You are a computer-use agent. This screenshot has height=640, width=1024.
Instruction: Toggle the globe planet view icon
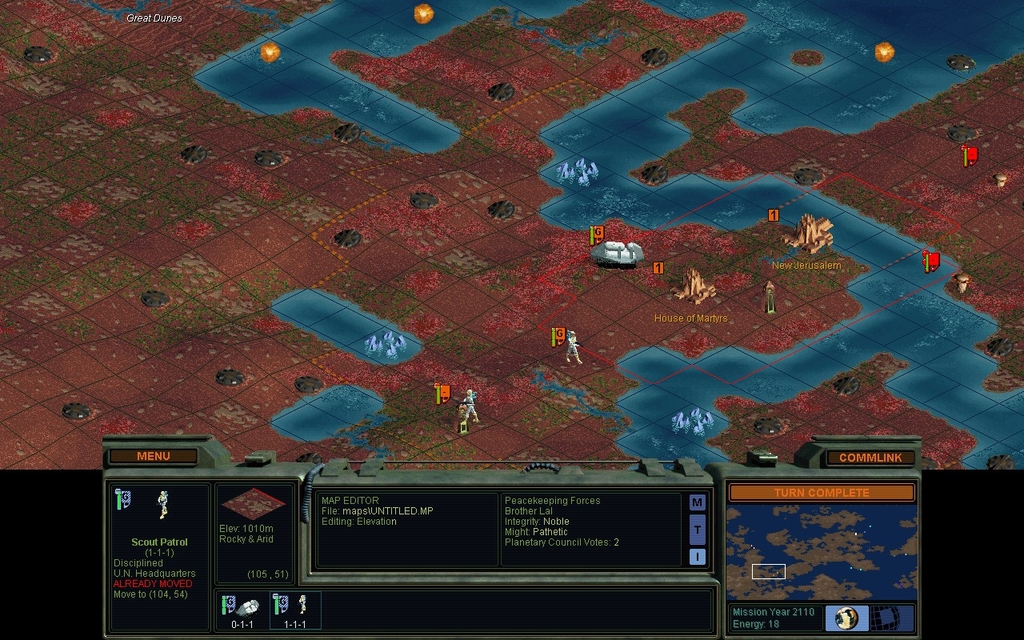tap(846, 618)
